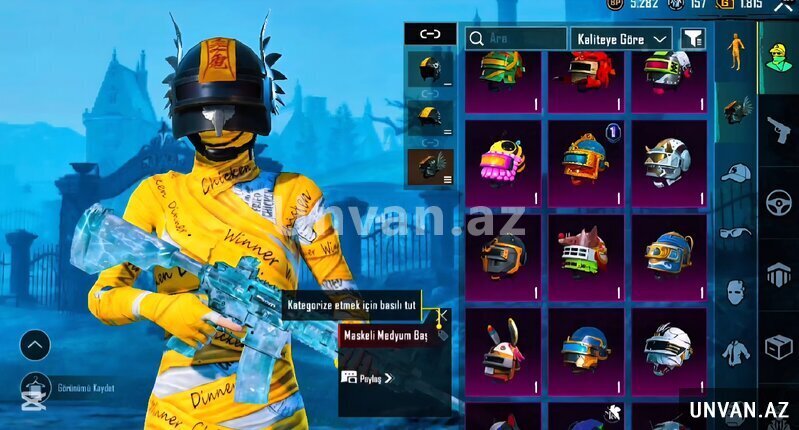Open the glasses category
The height and width of the screenshot is (430, 799).
click(735, 232)
